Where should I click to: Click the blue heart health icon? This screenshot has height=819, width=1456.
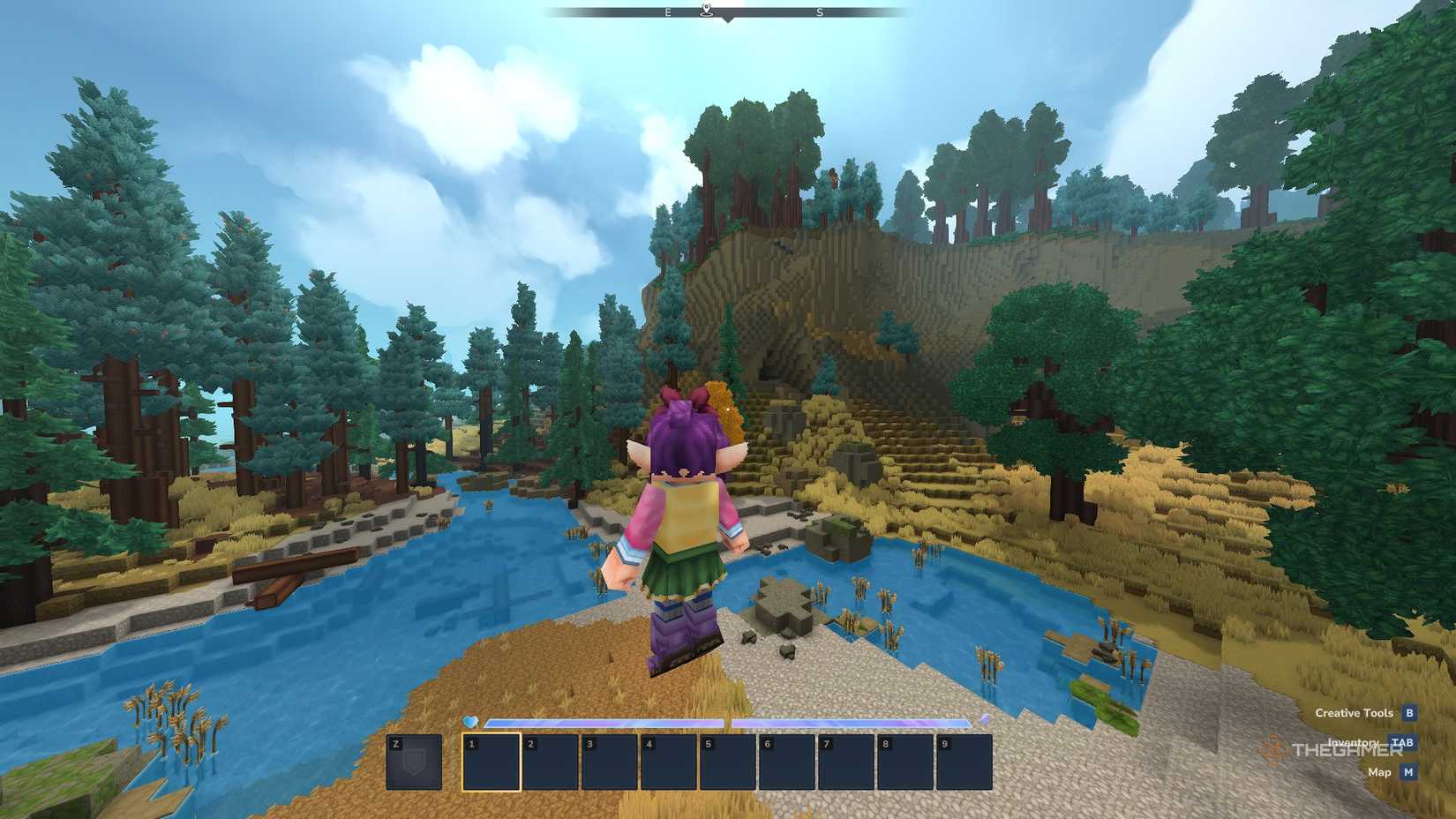(469, 721)
